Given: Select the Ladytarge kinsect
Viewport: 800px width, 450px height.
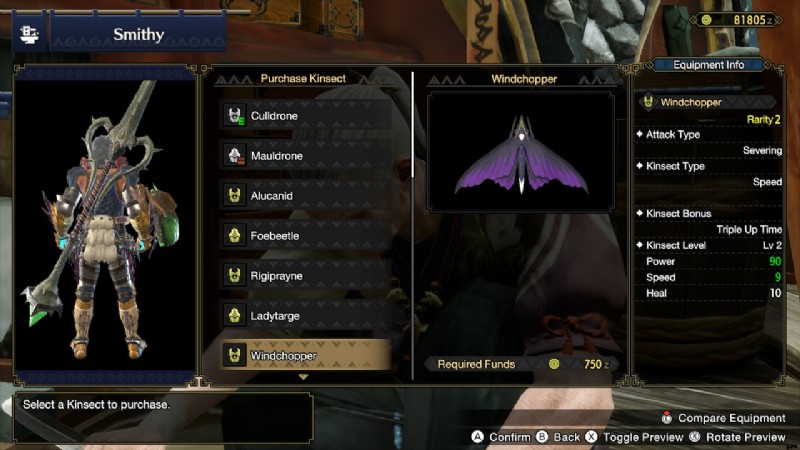Looking at the screenshot, I should [x=305, y=316].
